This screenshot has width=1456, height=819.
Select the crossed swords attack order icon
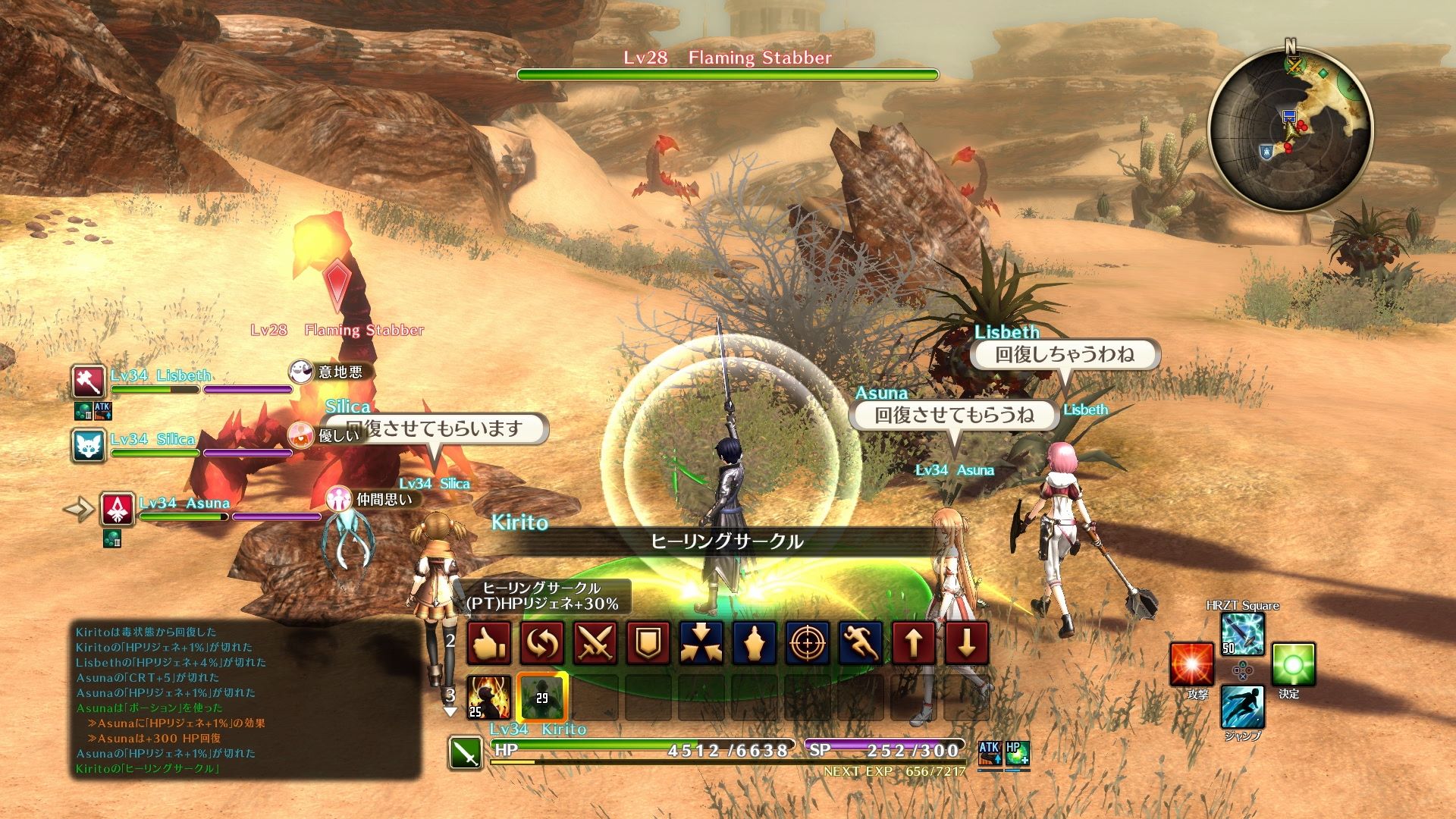(x=595, y=641)
